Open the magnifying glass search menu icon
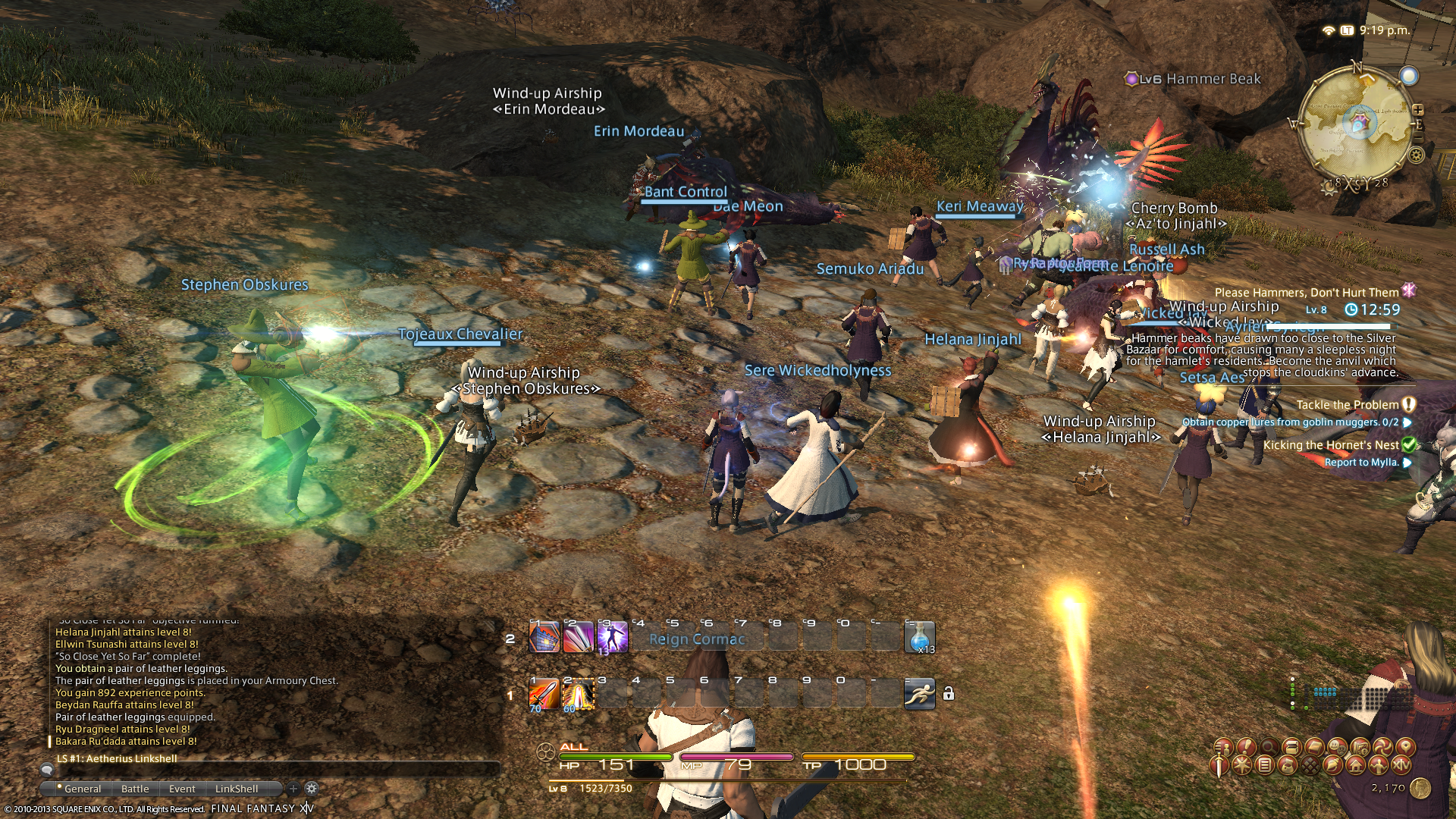 [x=1269, y=747]
